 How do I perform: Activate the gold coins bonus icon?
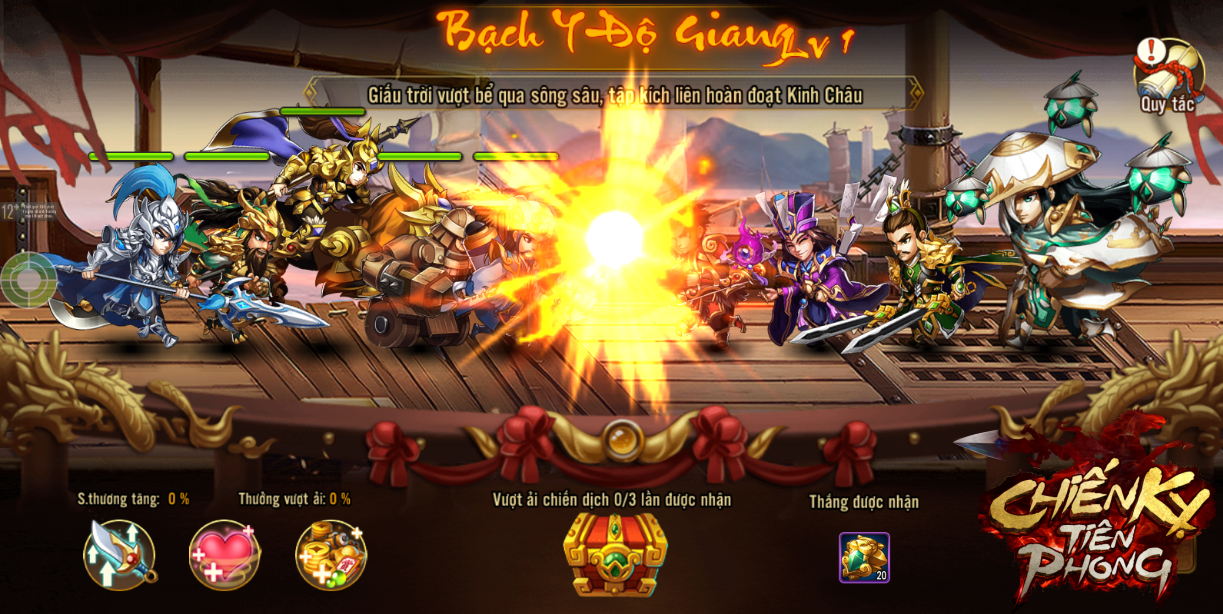[331, 555]
